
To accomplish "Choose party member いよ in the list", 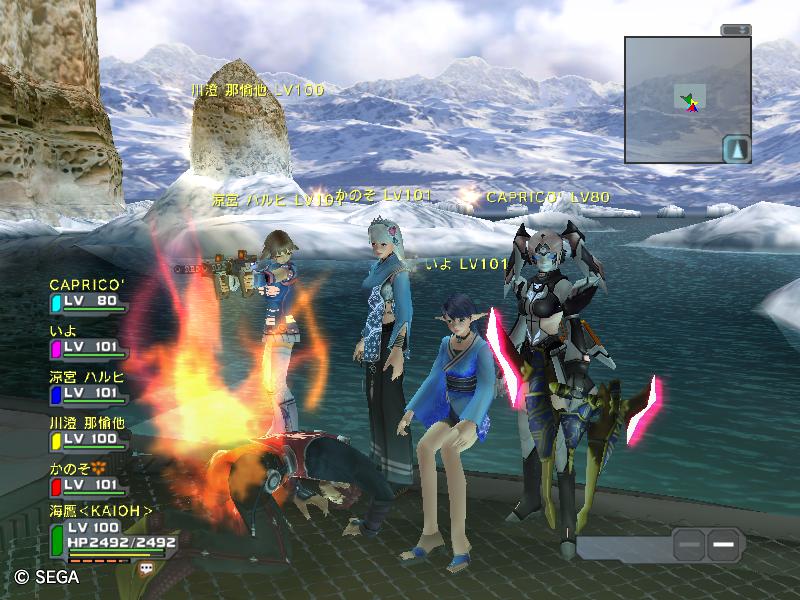I will point(88,339).
